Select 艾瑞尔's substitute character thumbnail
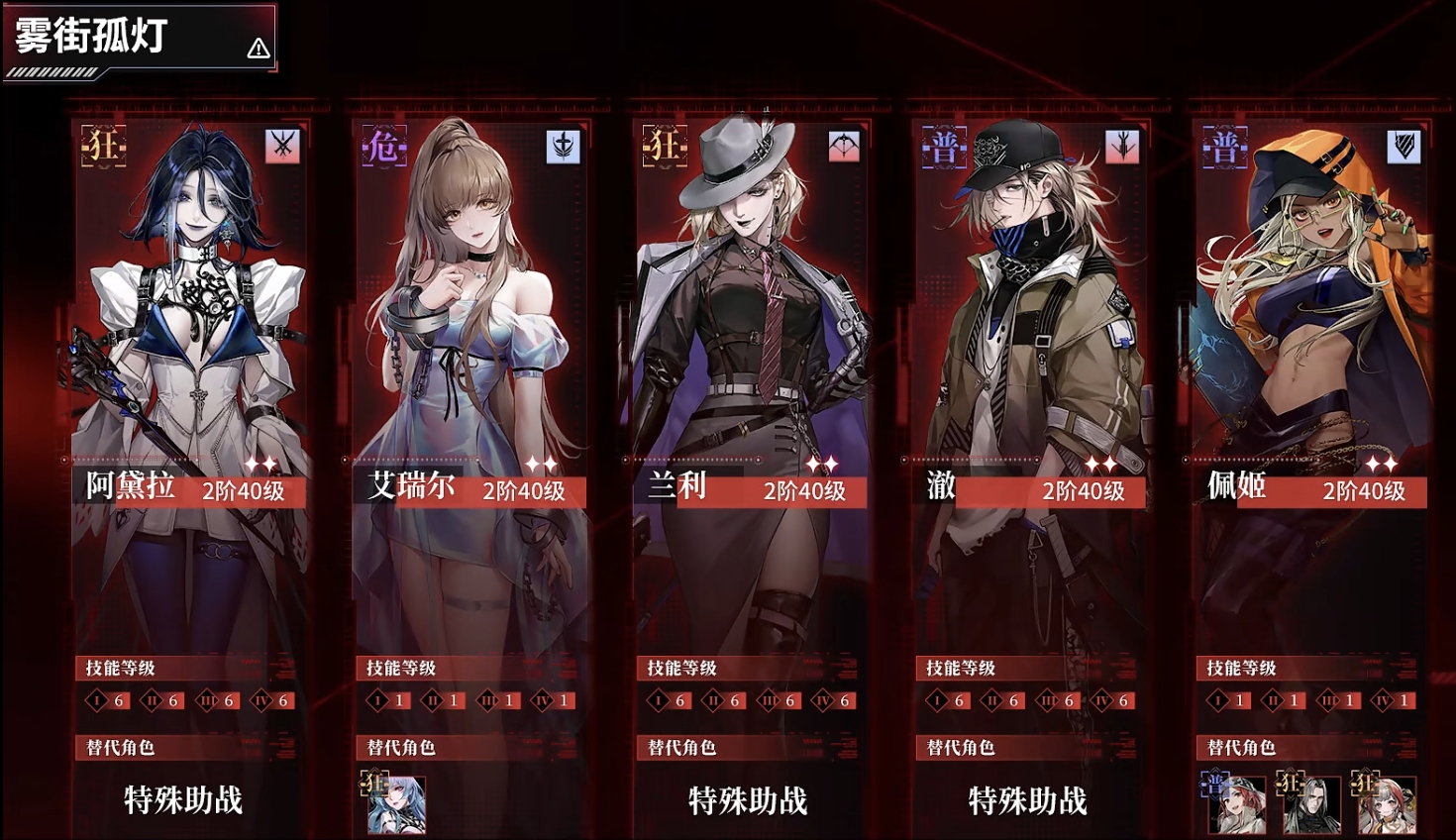The width and height of the screenshot is (1456, 840). [x=397, y=805]
